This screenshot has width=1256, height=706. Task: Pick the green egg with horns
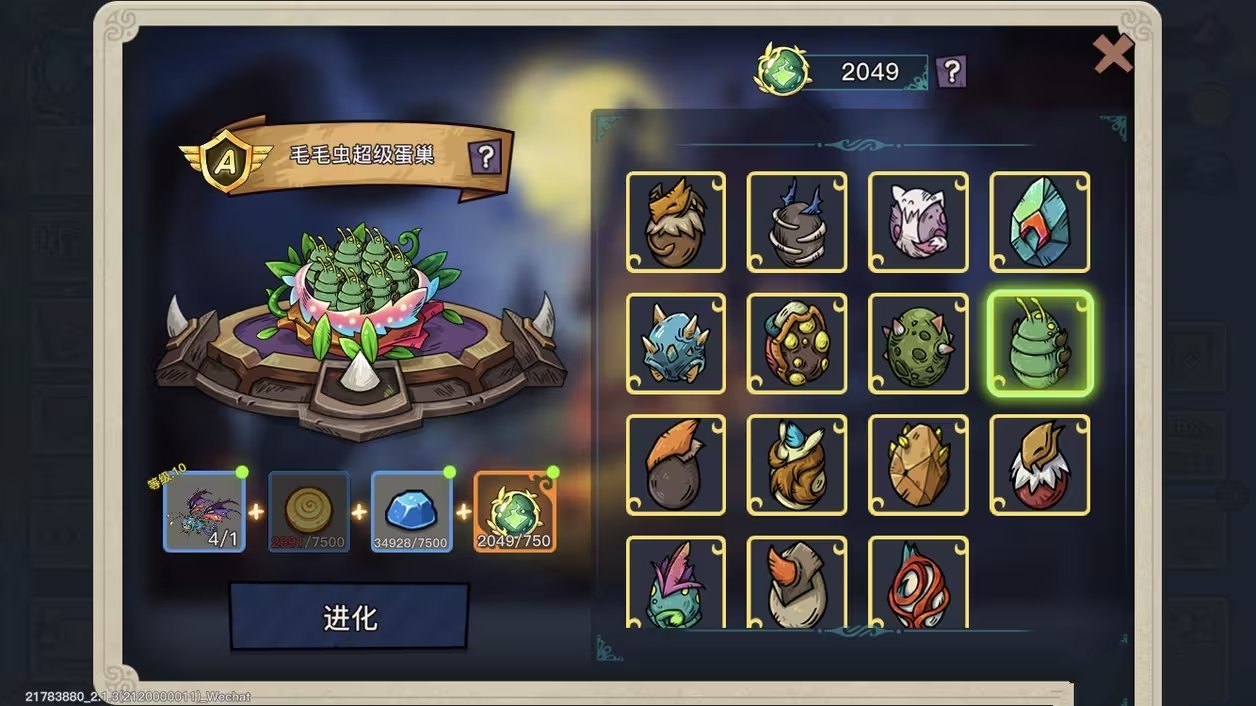[918, 343]
